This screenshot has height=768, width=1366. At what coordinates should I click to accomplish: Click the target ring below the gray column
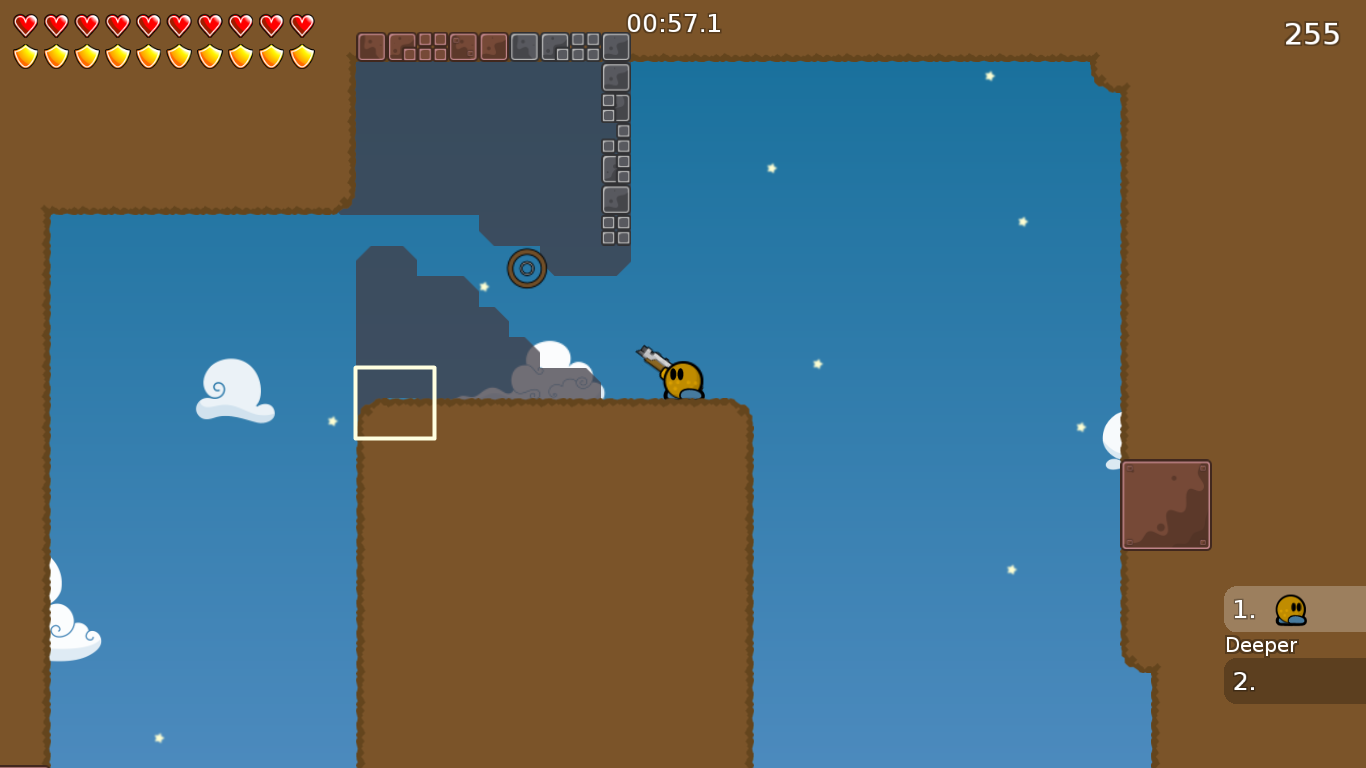click(528, 268)
